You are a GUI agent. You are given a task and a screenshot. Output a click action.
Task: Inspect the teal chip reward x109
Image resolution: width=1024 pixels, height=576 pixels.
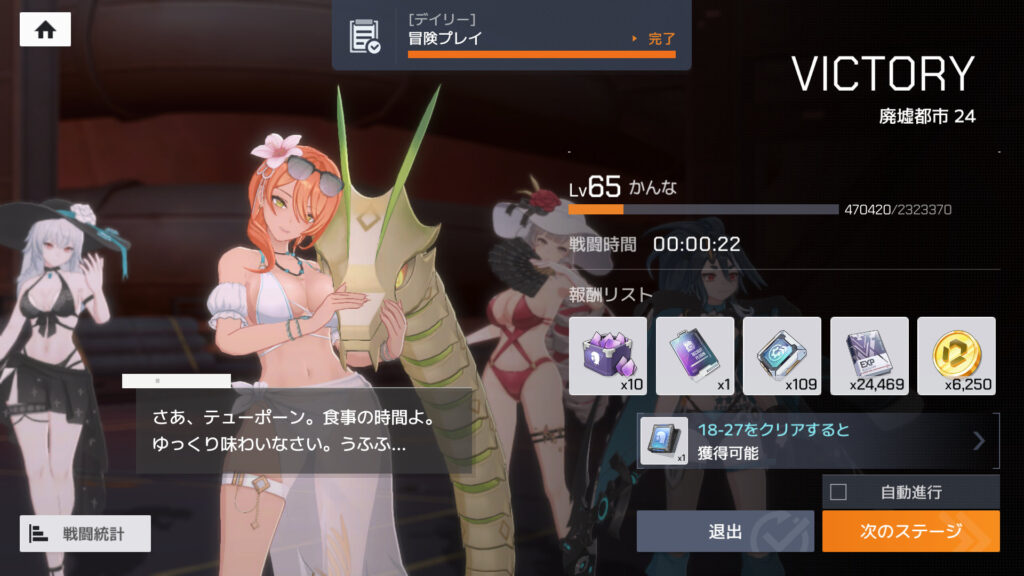coord(782,355)
